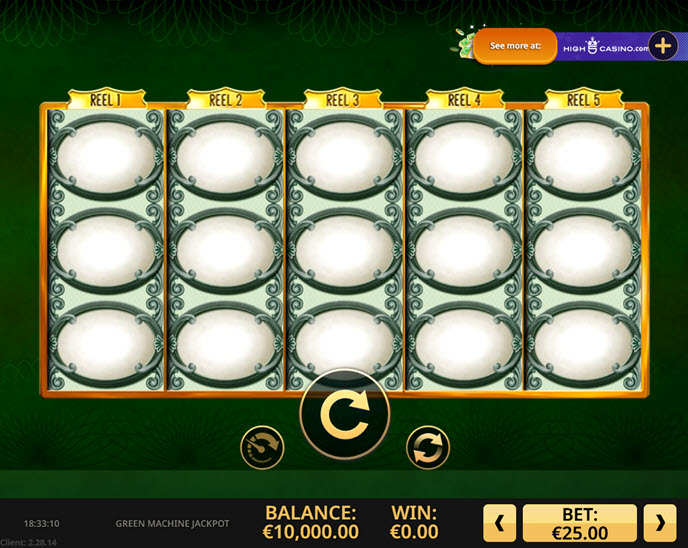Activate the turbo speed gauge button
This screenshot has height=548, width=688.
(262, 447)
